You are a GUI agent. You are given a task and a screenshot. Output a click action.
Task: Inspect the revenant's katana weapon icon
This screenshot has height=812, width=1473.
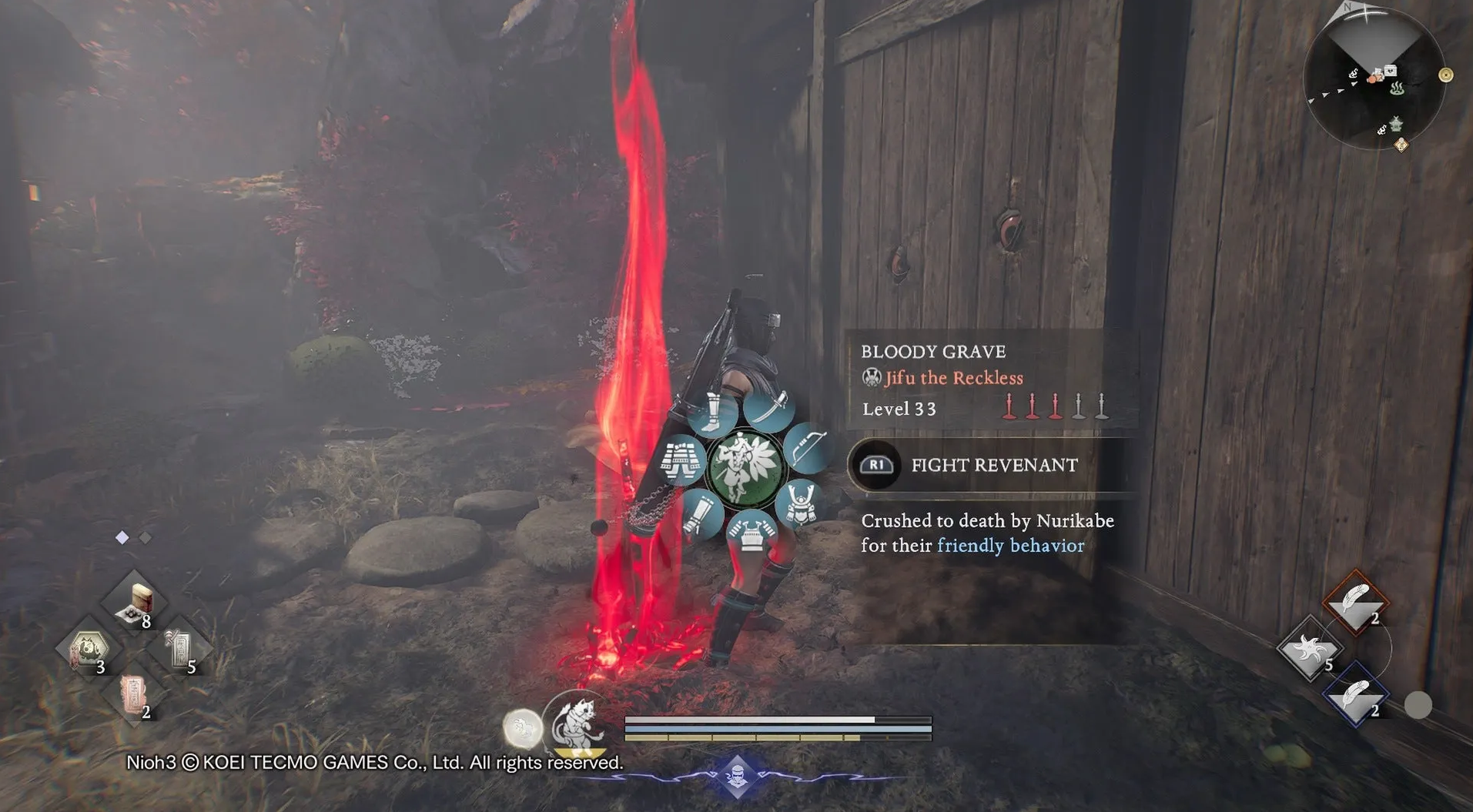pyautogui.click(x=771, y=409)
